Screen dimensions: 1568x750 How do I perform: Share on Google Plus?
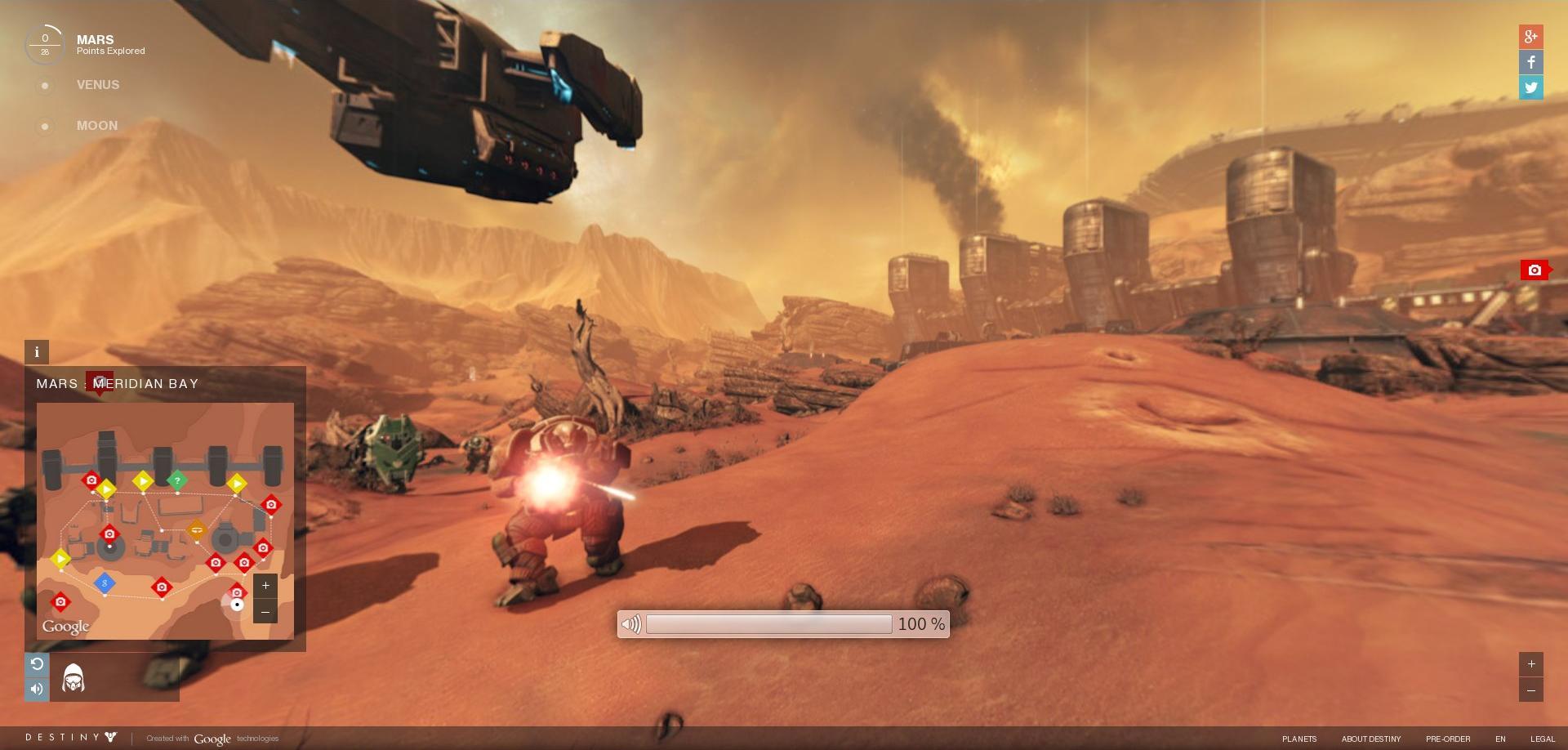click(1530, 36)
